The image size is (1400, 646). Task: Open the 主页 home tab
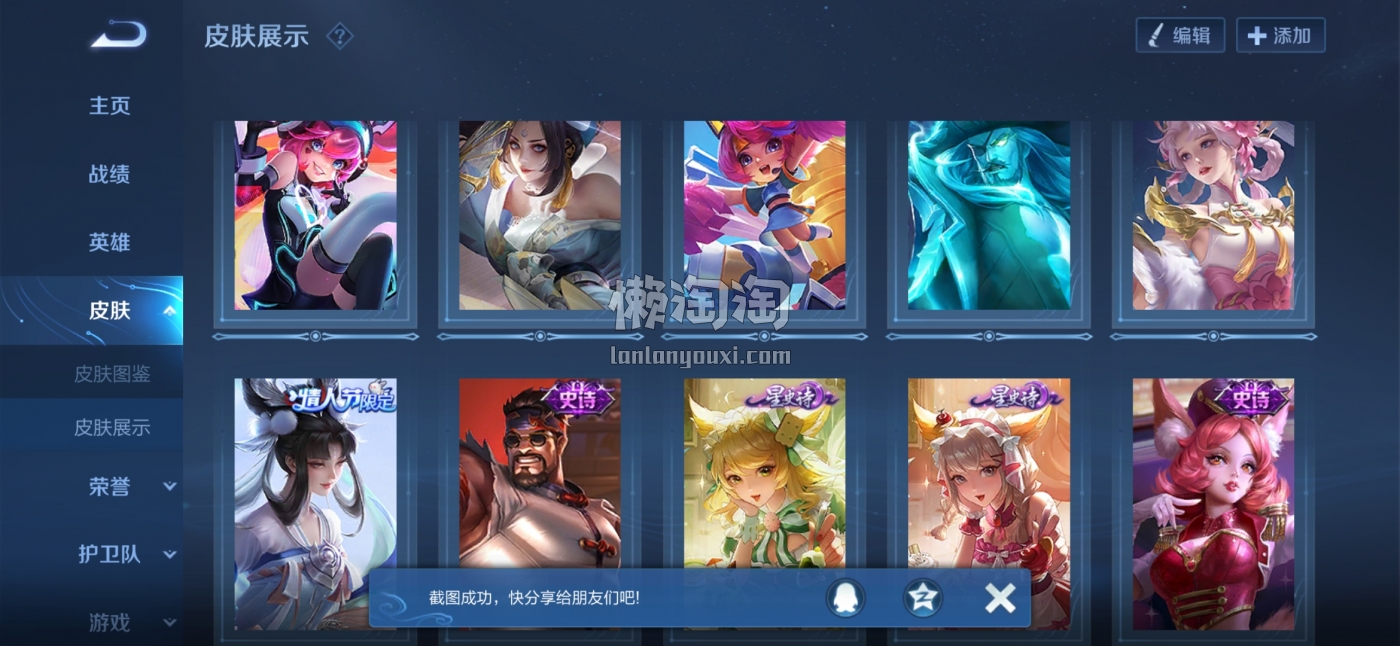coord(110,106)
